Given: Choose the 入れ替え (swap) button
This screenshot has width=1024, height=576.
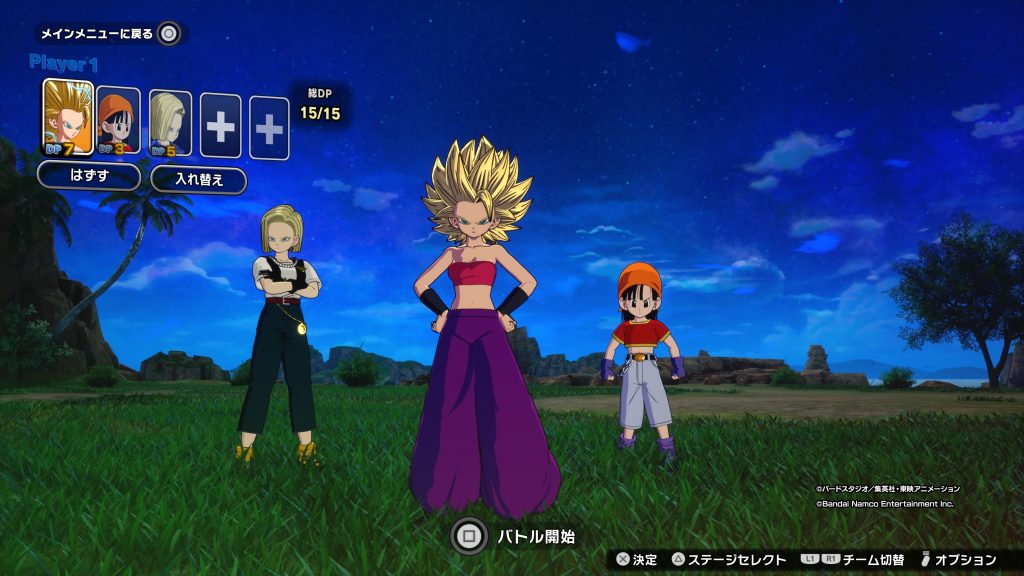Looking at the screenshot, I should click(198, 180).
